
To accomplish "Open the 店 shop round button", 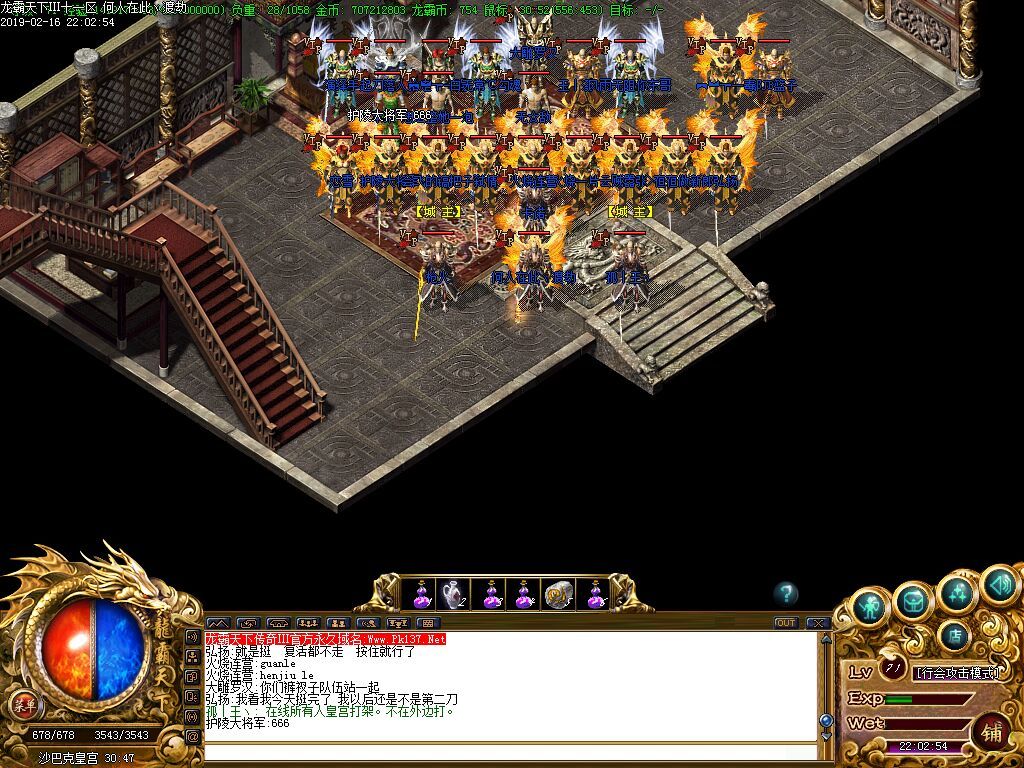I will pos(956,635).
